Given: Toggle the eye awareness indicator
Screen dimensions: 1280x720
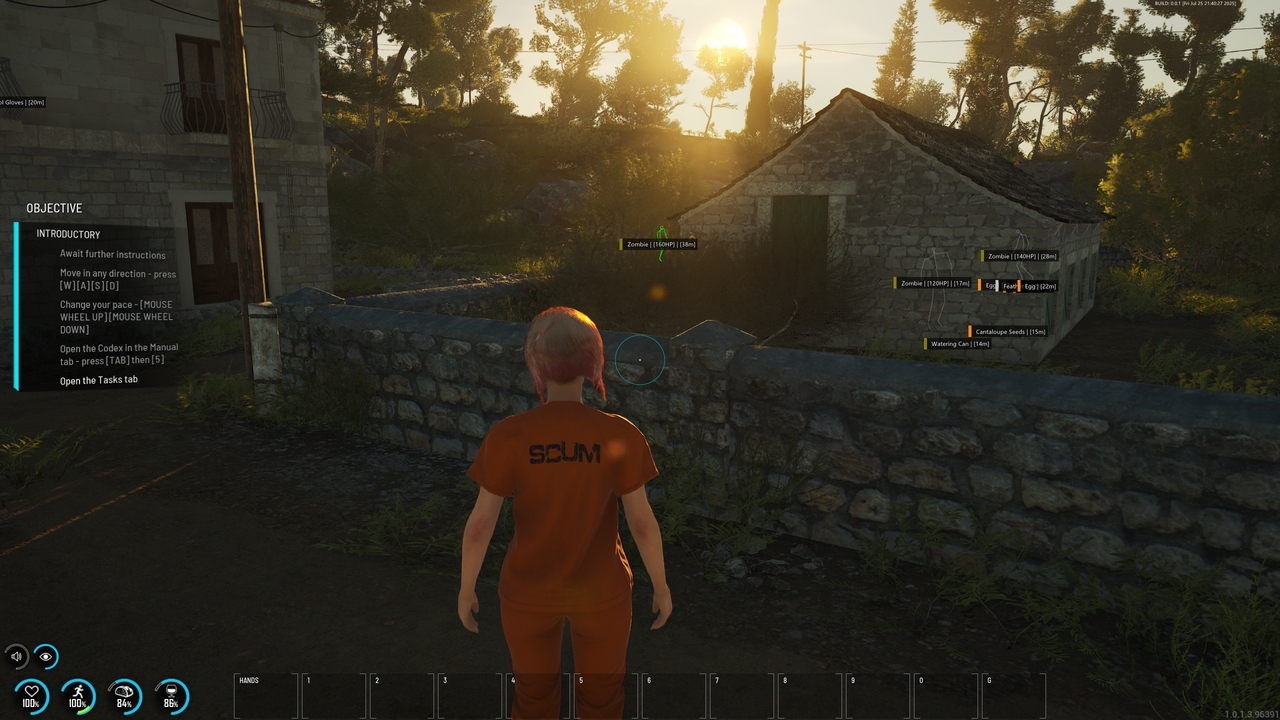Looking at the screenshot, I should tap(45, 656).
